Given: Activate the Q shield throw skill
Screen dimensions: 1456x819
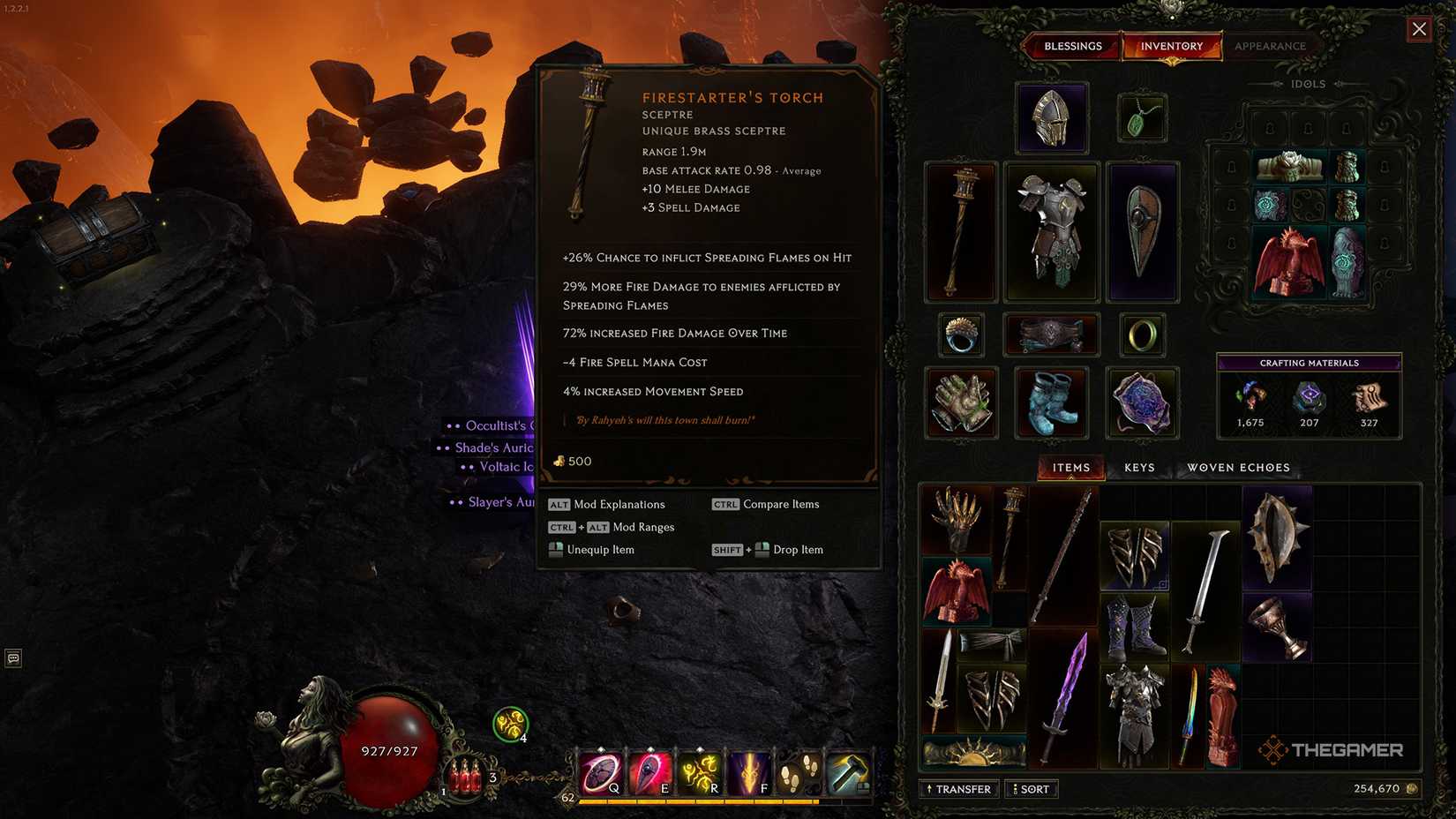Looking at the screenshot, I should (x=599, y=770).
